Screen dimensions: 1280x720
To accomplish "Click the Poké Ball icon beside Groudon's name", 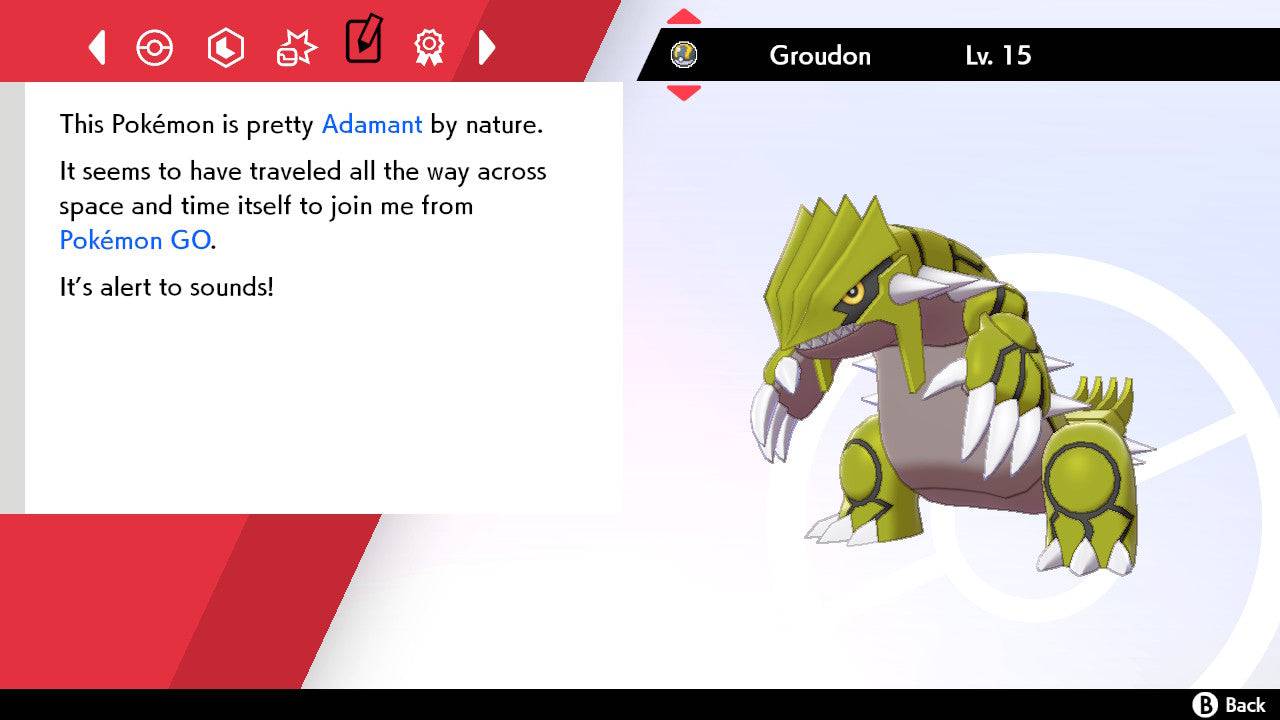I will pyautogui.click(x=686, y=56).
